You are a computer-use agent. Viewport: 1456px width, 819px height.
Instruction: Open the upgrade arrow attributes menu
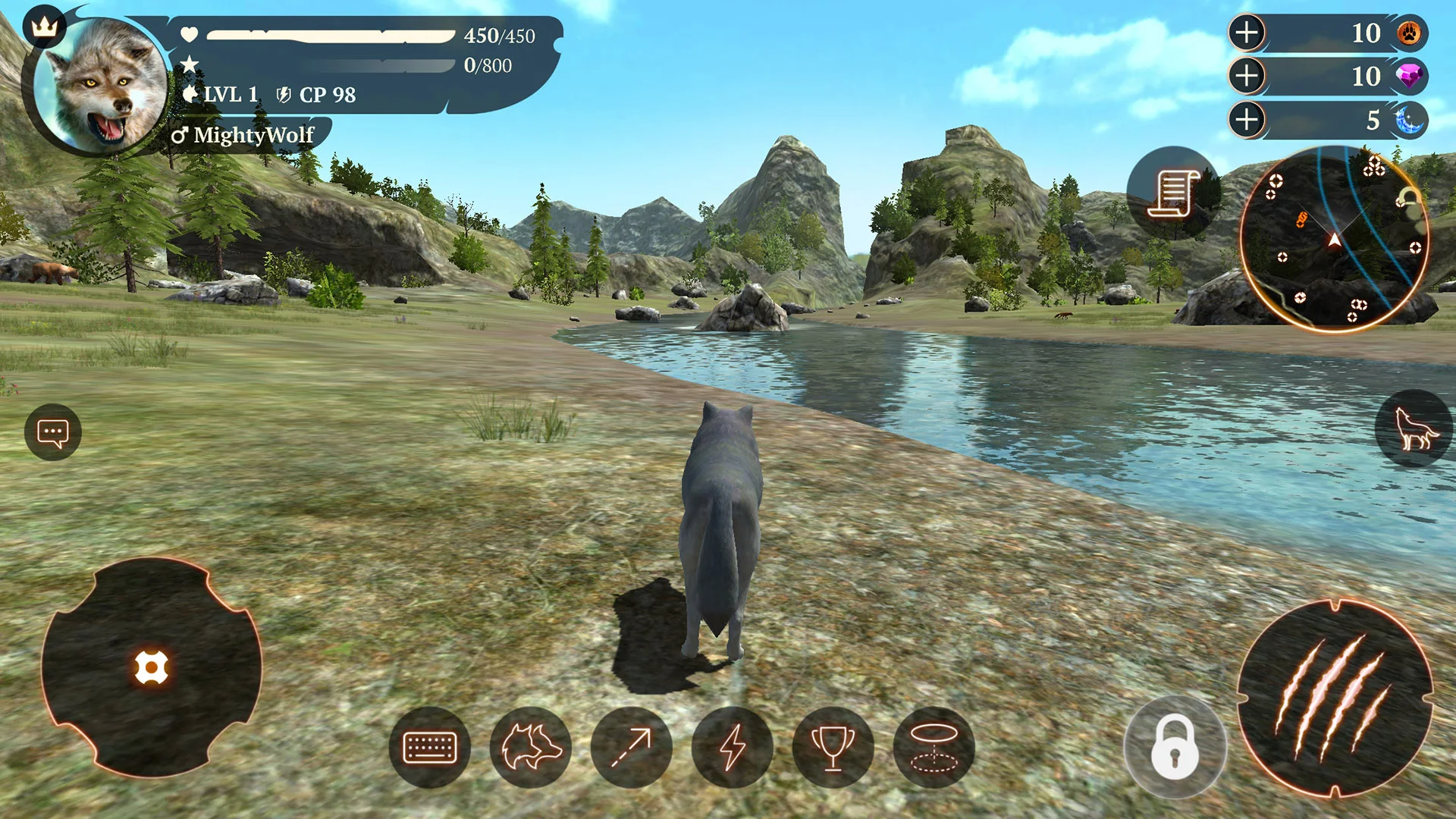pos(631,747)
